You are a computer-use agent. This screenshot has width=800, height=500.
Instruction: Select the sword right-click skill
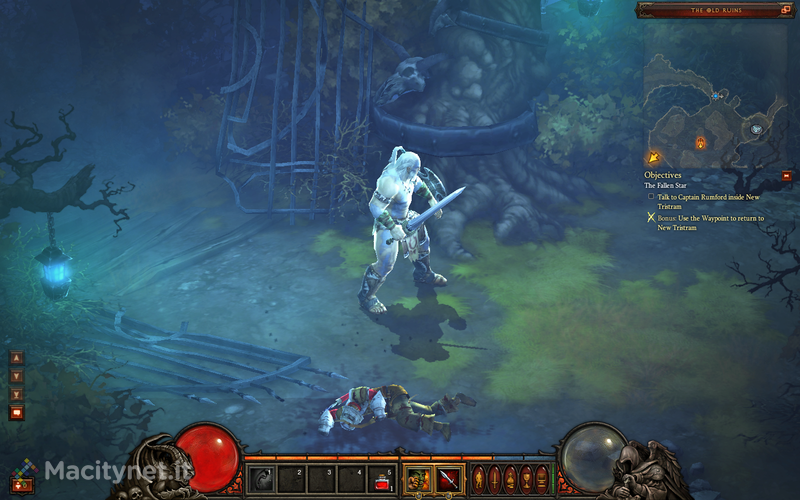[x=449, y=479]
